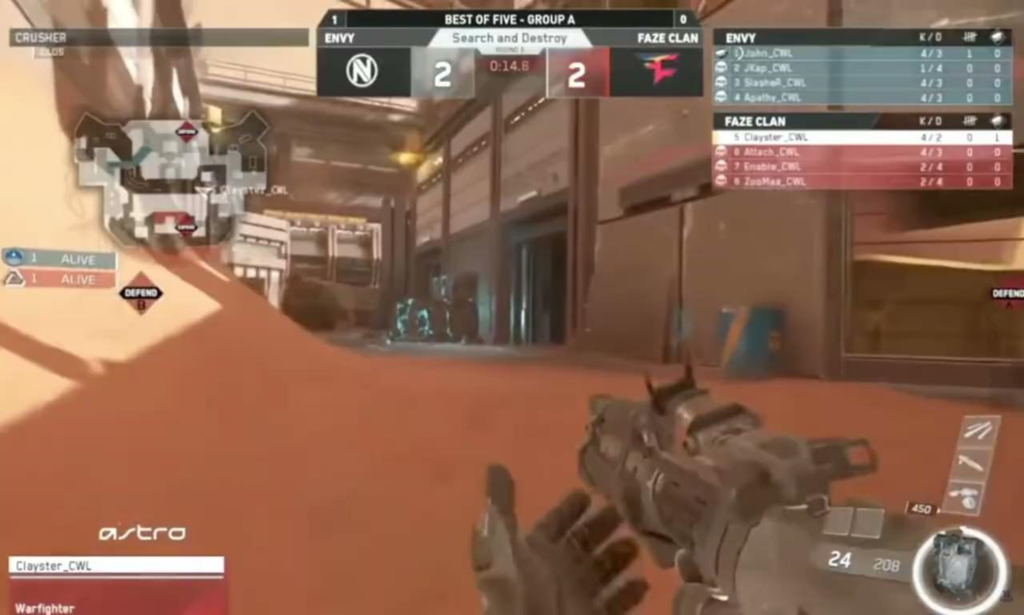
Task: Choose Enable_CWL's scoreboard row
Action: click(x=858, y=167)
